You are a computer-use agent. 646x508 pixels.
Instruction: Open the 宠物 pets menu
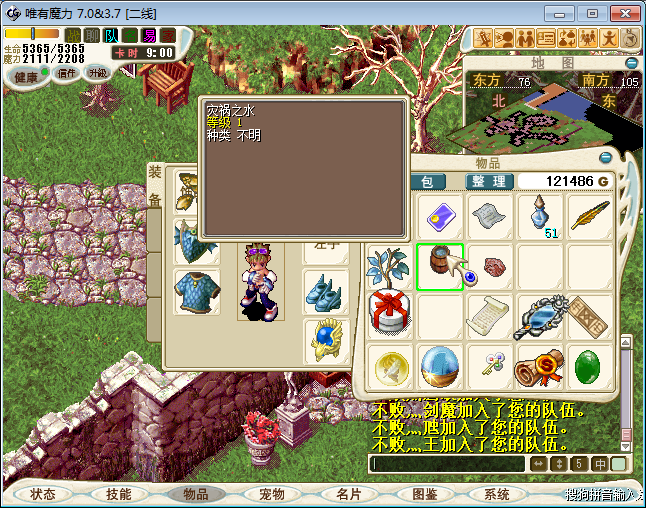click(x=271, y=494)
